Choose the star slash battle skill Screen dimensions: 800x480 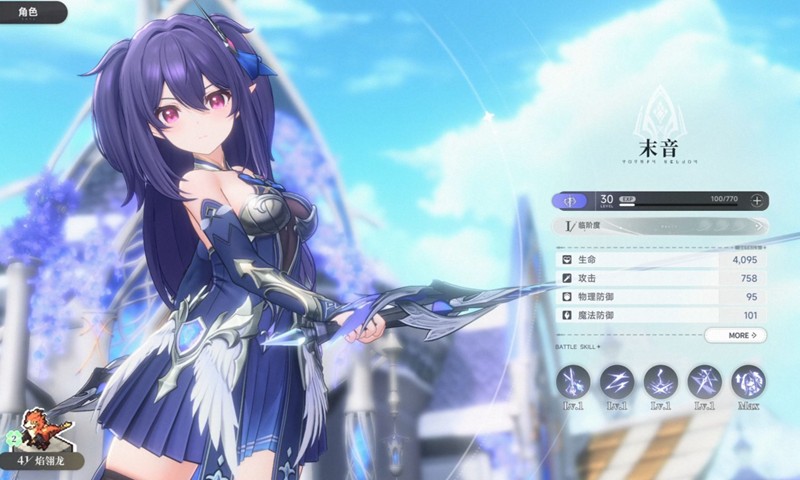click(705, 382)
